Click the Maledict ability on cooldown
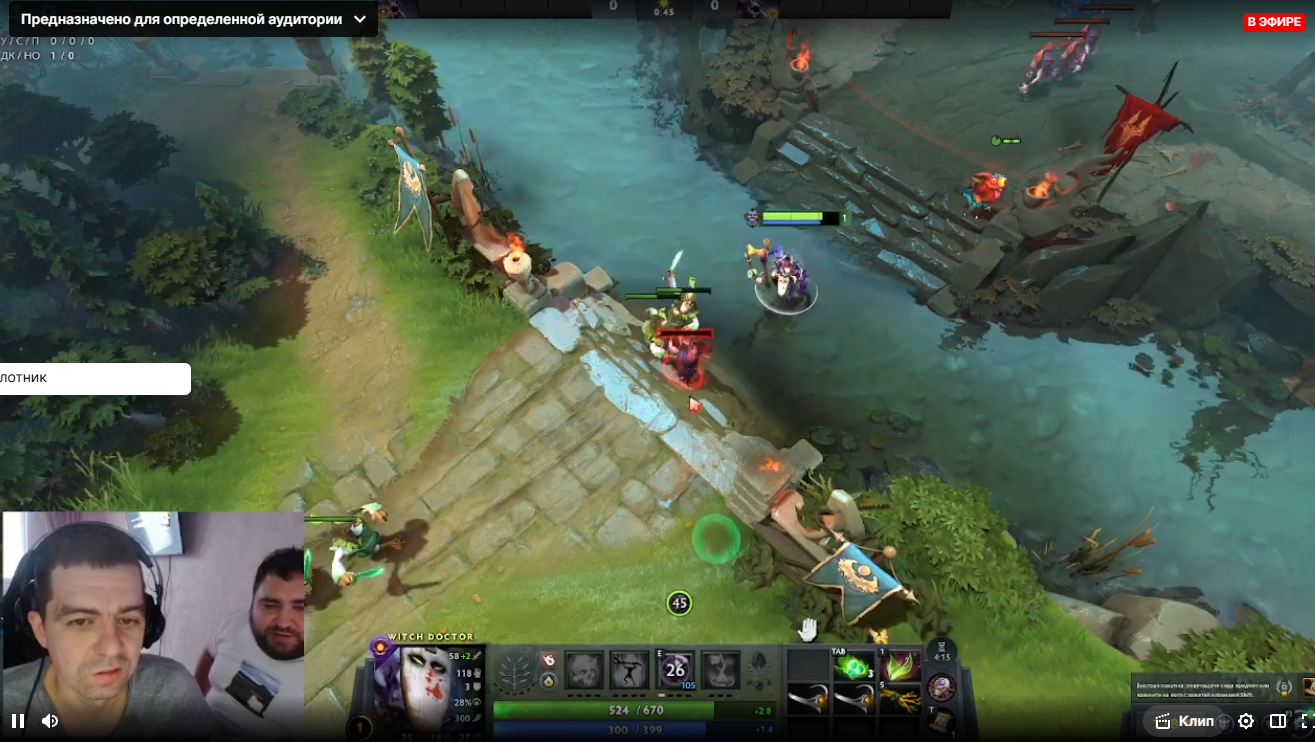Image resolution: width=1315 pixels, height=742 pixels. point(676,670)
